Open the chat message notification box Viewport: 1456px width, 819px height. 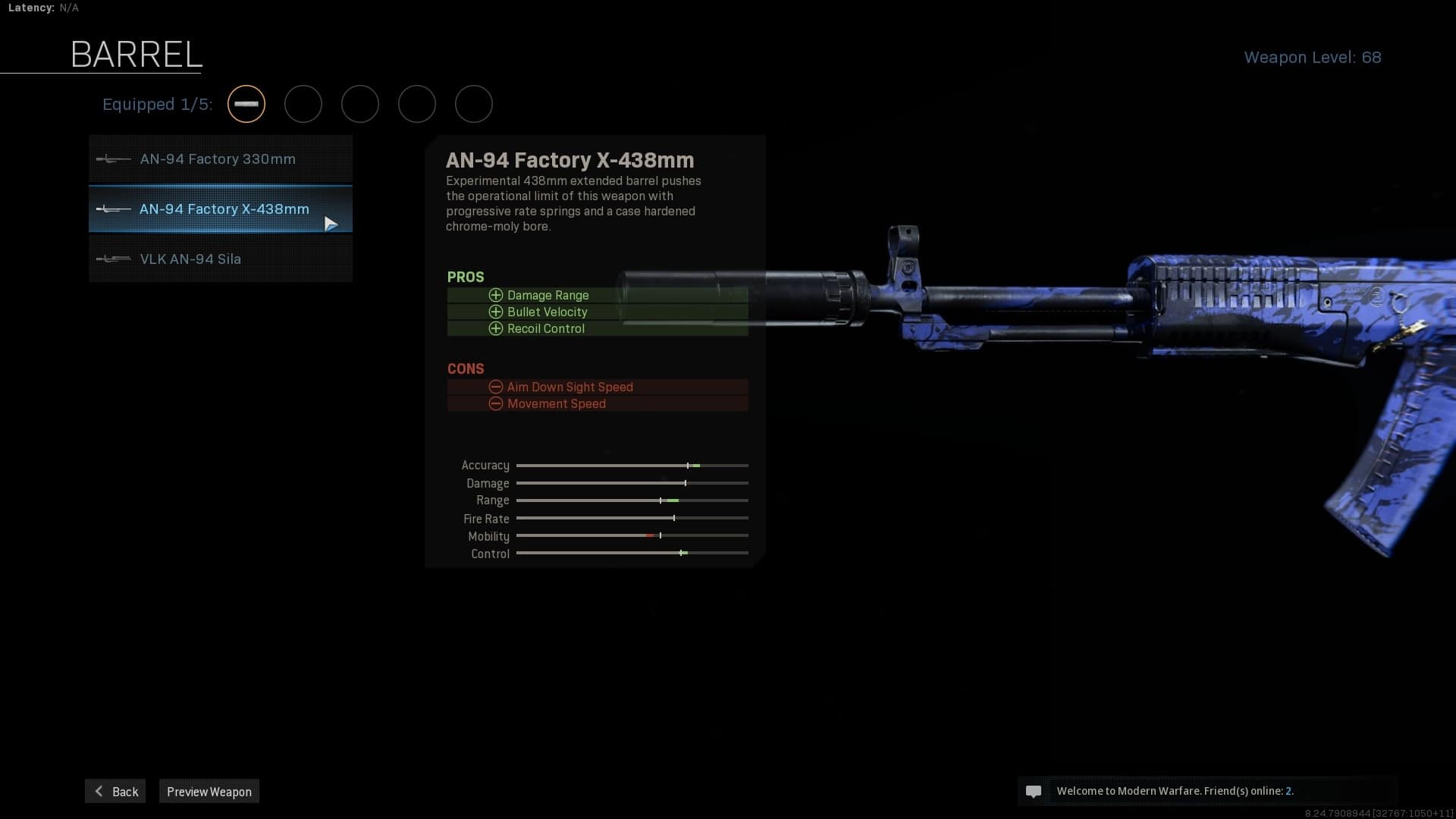click(x=1207, y=791)
